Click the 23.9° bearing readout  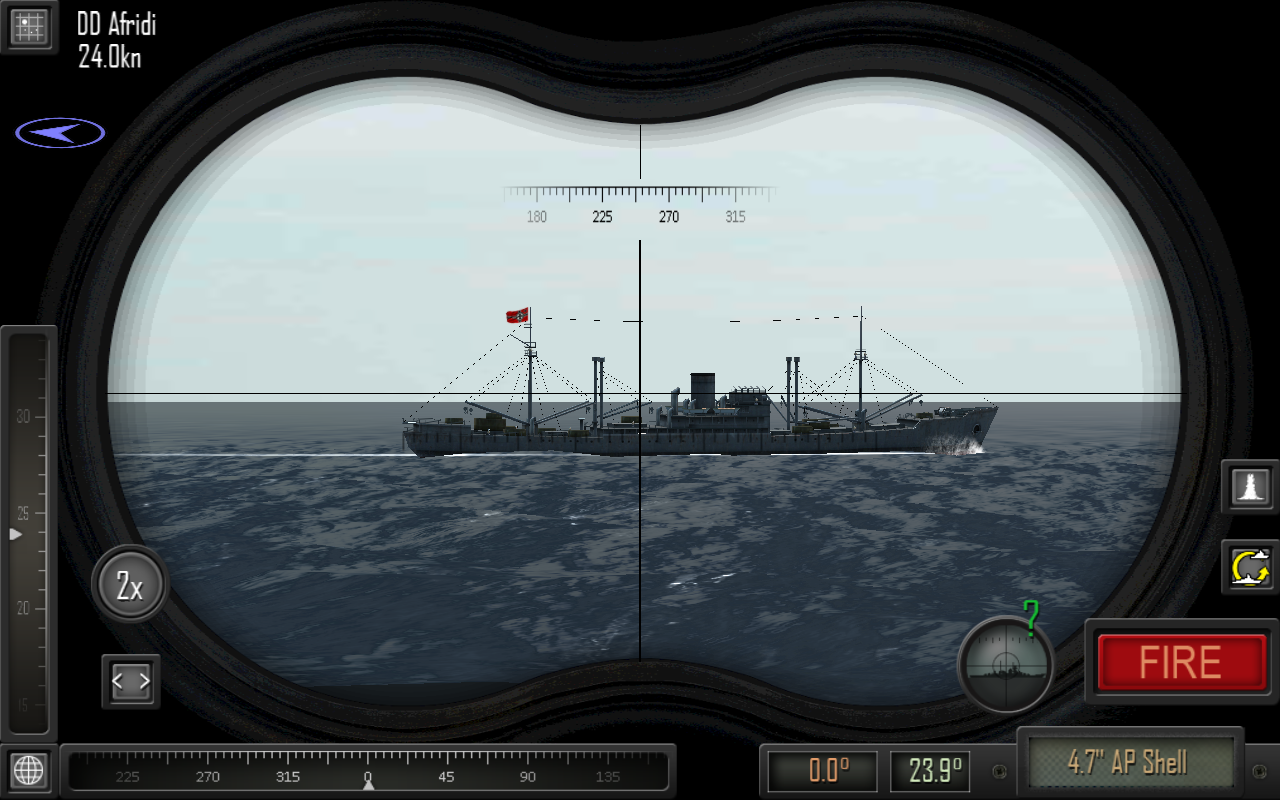tap(931, 771)
